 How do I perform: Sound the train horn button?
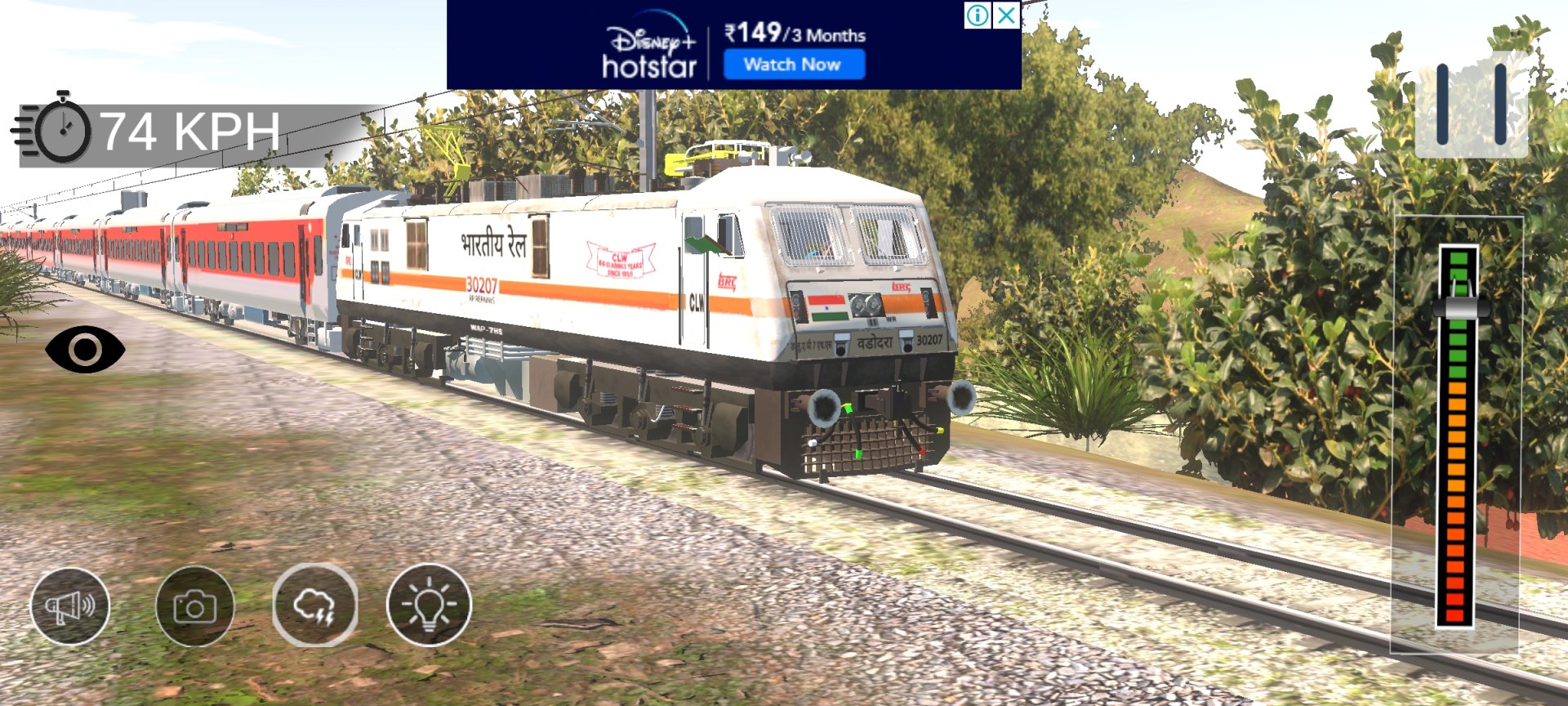pos(70,606)
